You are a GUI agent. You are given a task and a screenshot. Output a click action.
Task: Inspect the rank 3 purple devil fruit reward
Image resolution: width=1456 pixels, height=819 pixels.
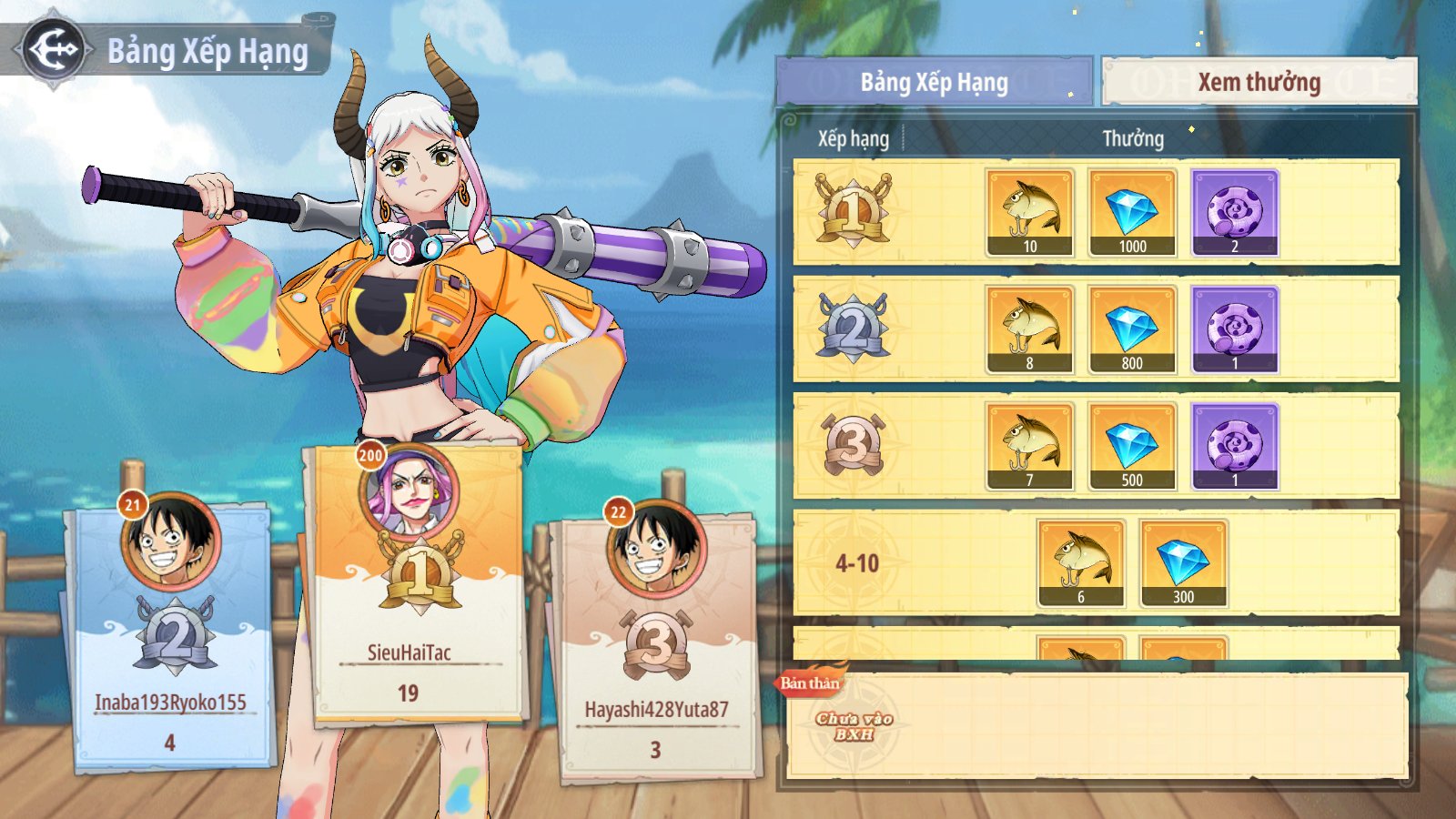pyautogui.click(x=1235, y=447)
